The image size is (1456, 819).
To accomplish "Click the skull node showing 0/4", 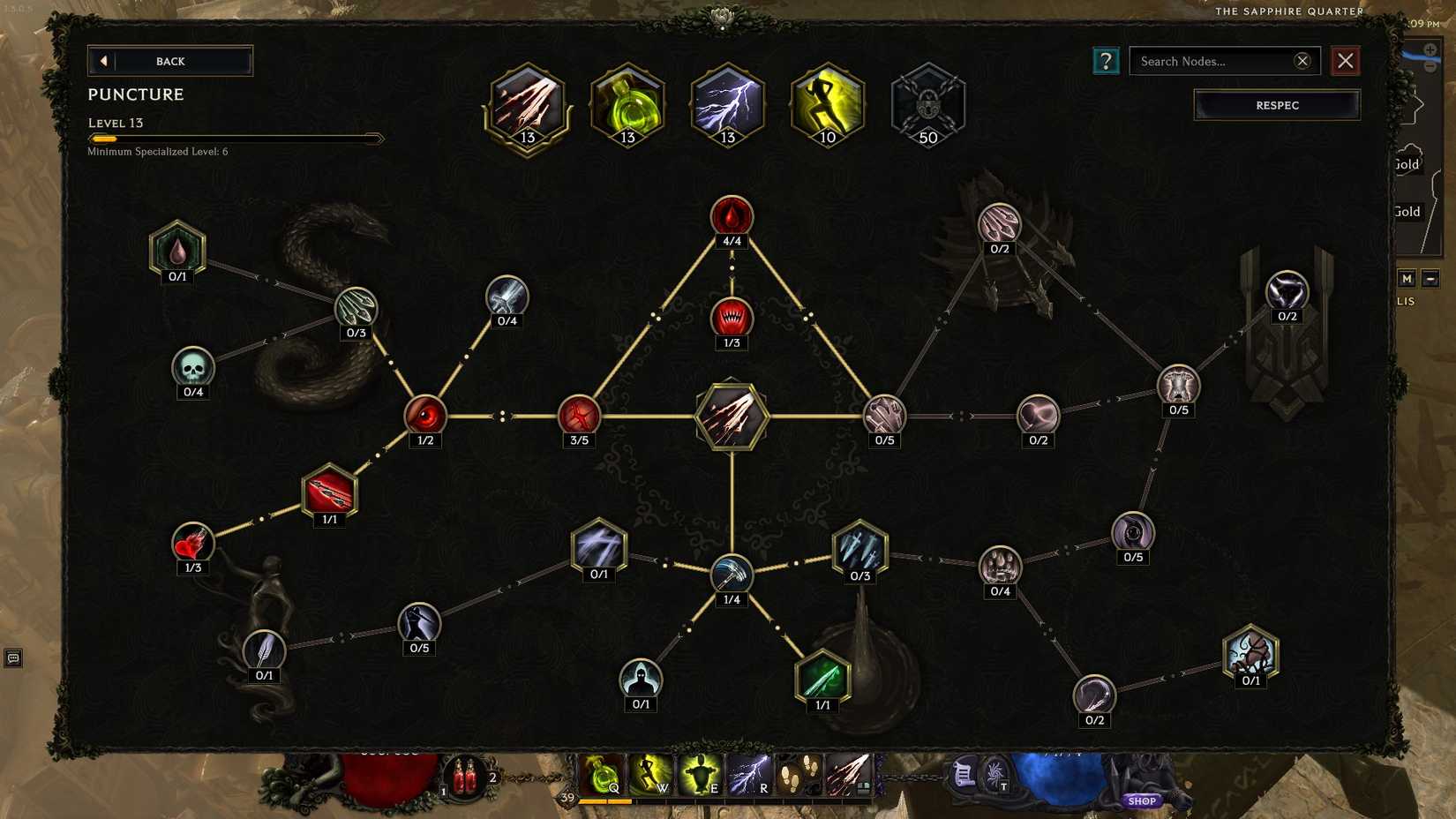I will click(193, 368).
